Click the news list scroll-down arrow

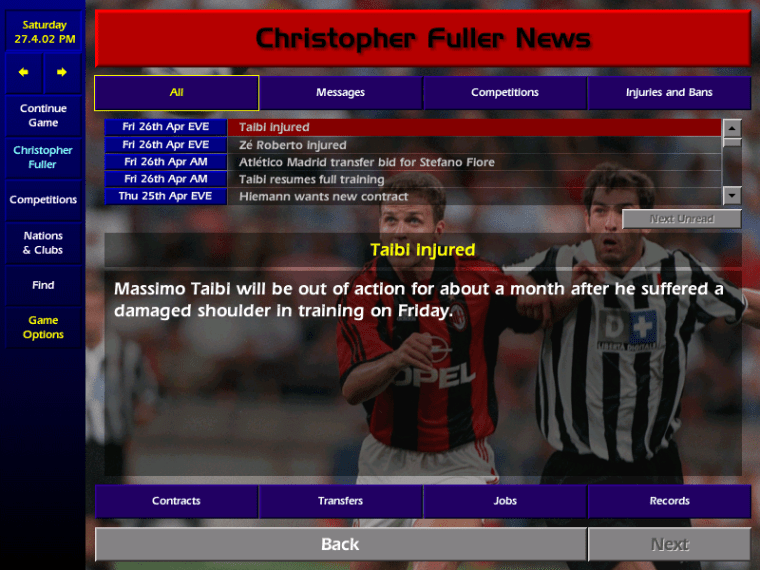[x=732, y=196]
